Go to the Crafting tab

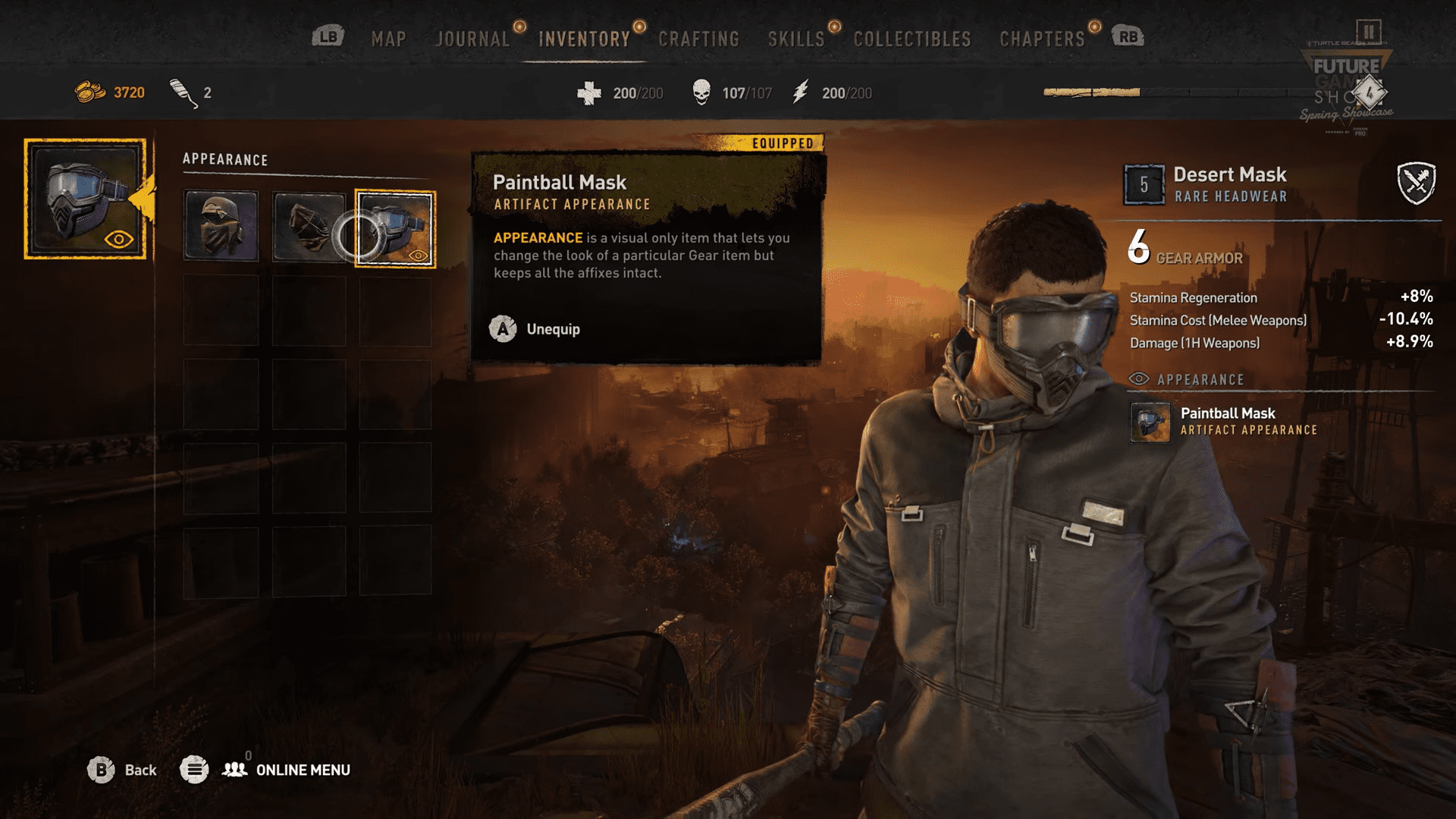[698, 39]
